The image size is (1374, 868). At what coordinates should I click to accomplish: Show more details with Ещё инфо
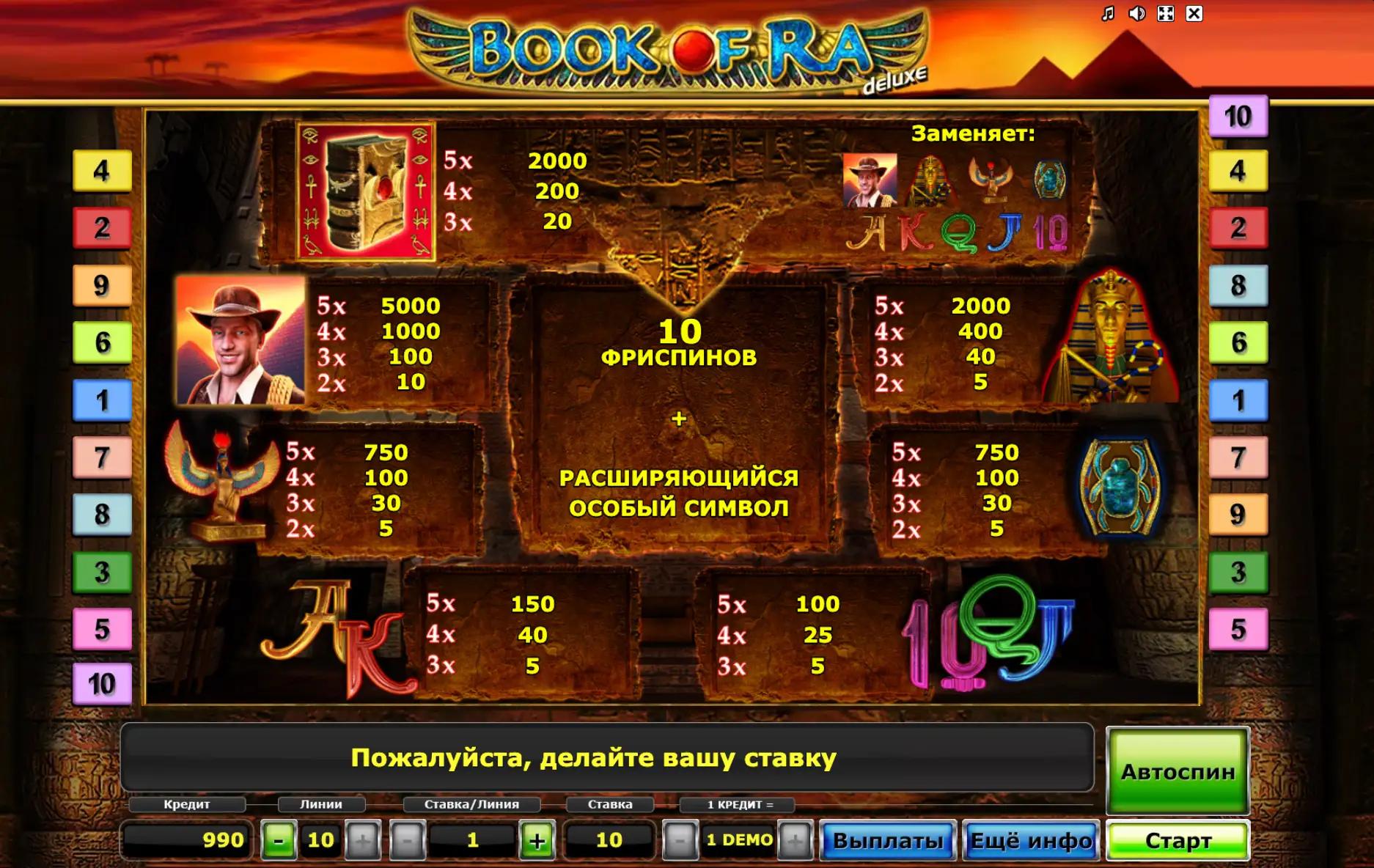tap(1031, 840)
